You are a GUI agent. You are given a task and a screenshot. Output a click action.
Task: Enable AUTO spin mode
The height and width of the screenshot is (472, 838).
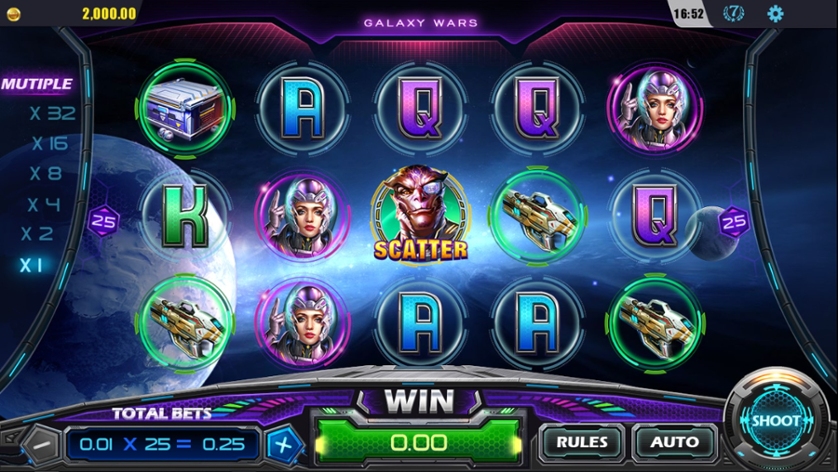pos(674,441)
